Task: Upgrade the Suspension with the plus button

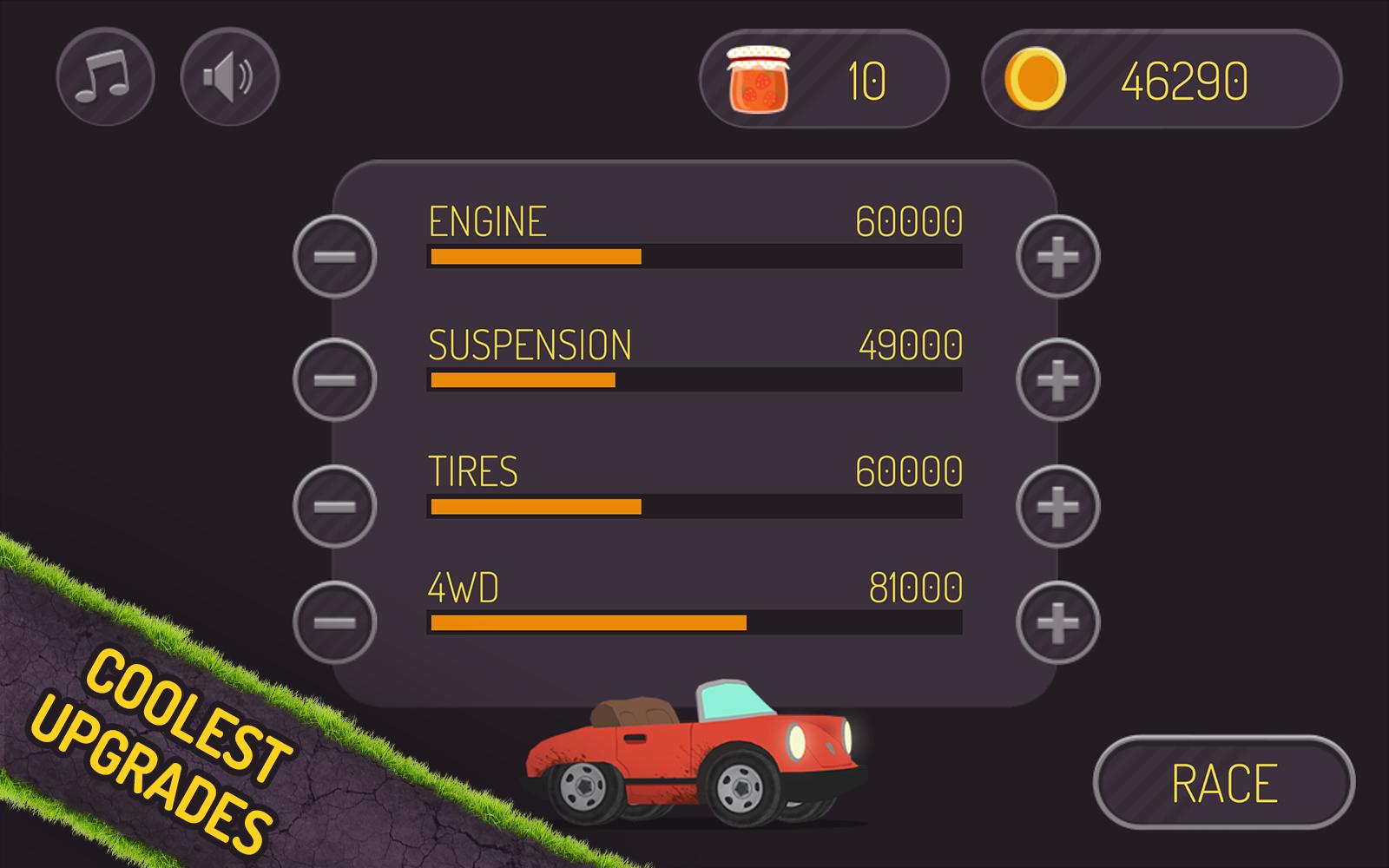Action: click(x=1056, y=378)
